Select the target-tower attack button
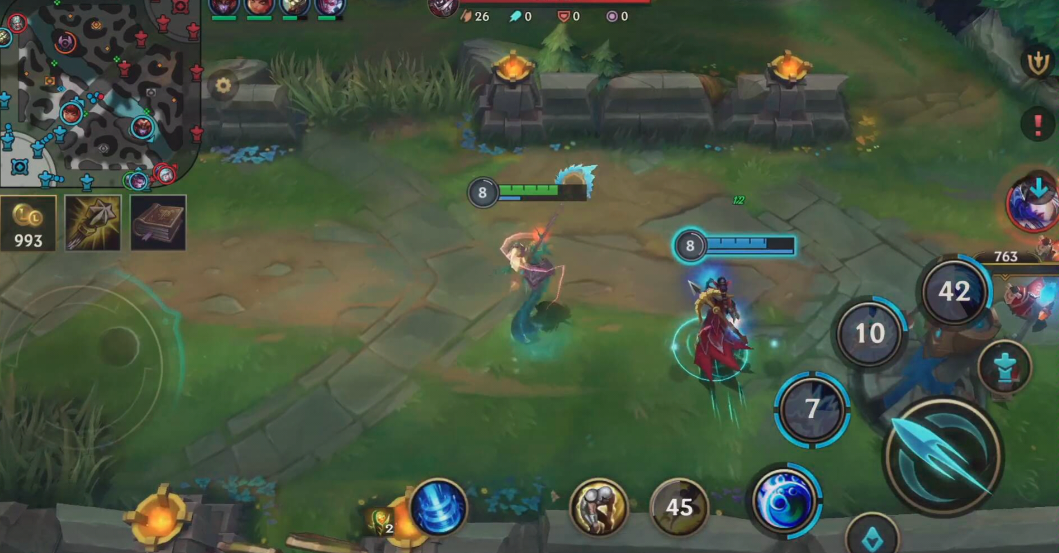 pos(1004,366)
